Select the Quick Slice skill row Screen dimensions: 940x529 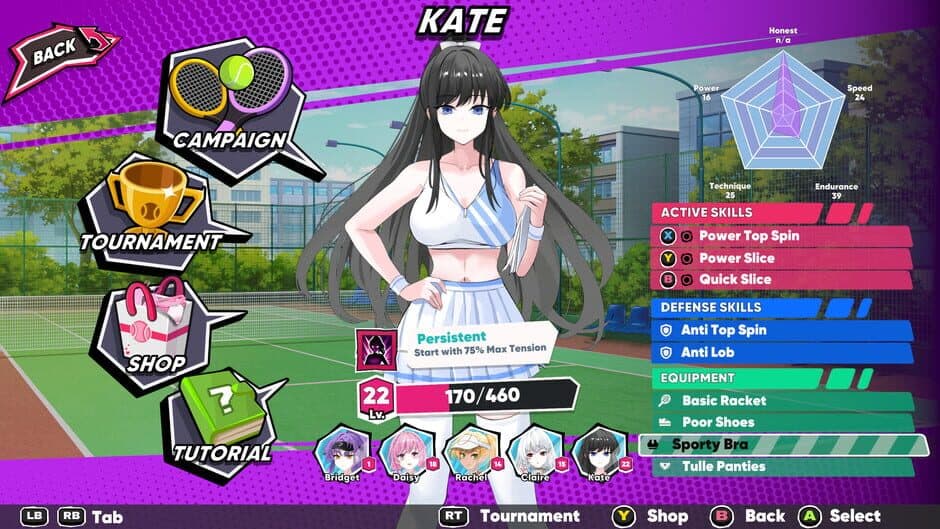[x=780, y=280]
